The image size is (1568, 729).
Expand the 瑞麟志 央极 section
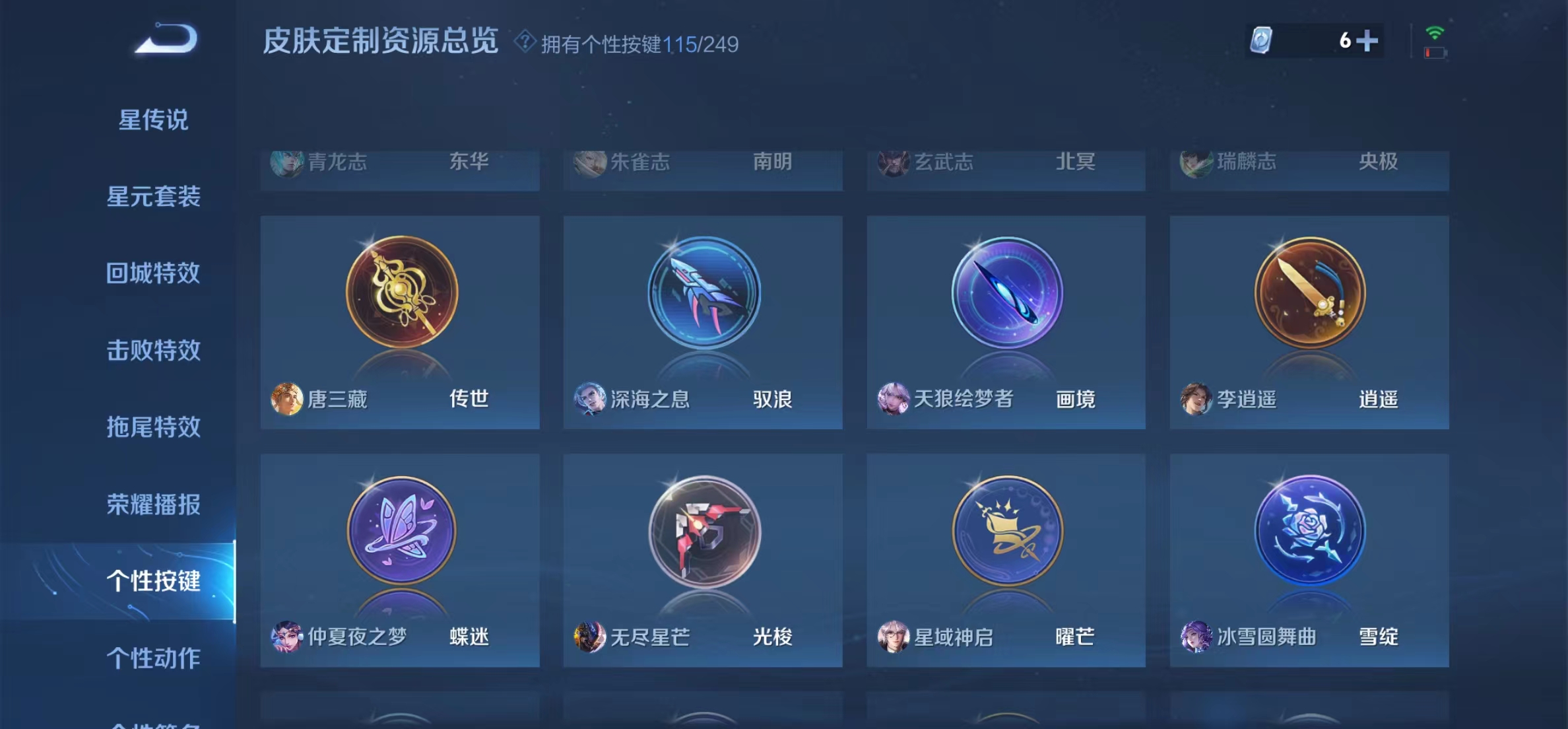(x=1309, y=163)
